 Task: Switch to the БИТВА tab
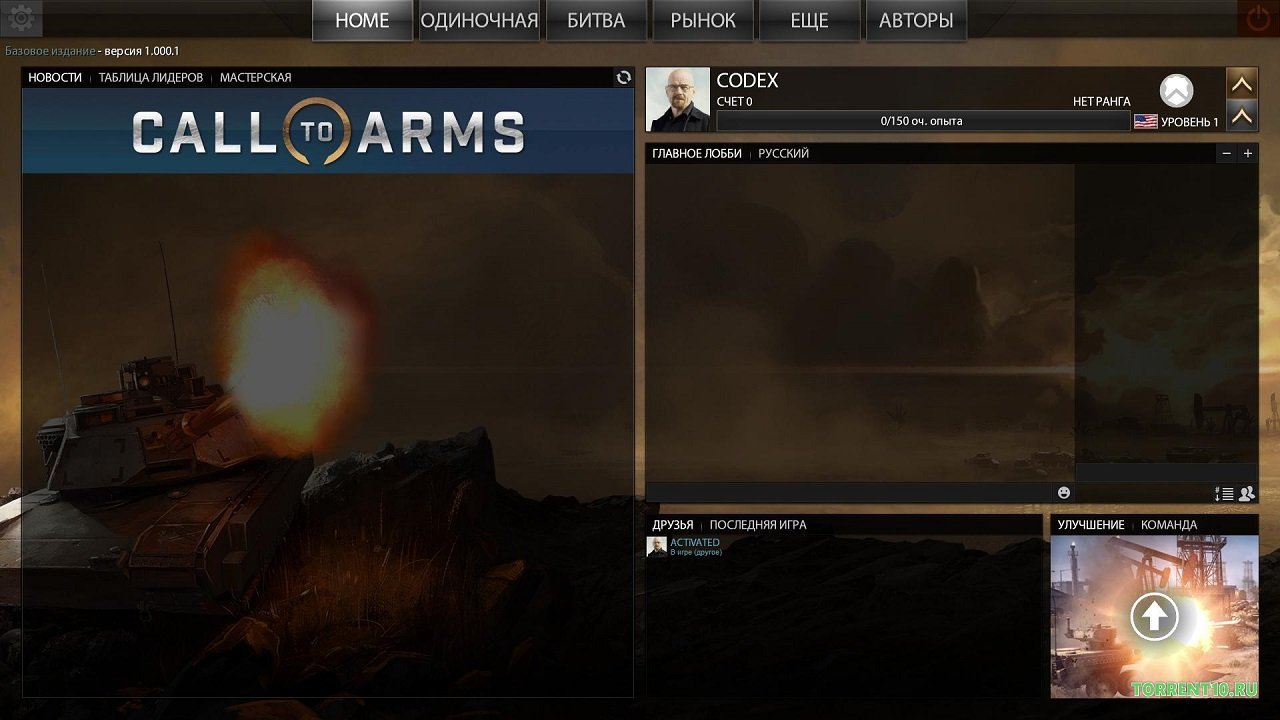(x=596, y=19)
